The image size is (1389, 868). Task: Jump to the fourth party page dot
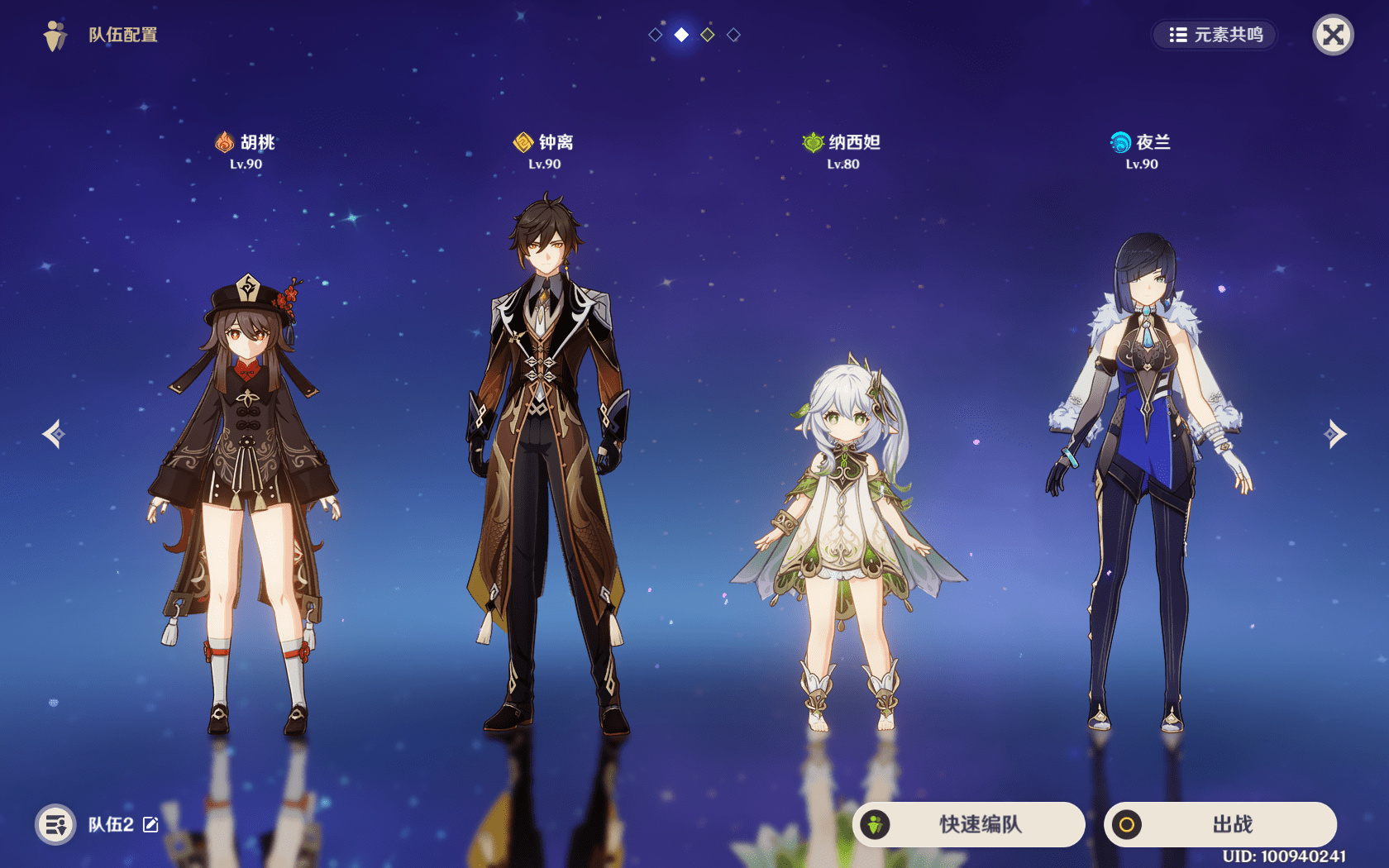coord(733,35)
